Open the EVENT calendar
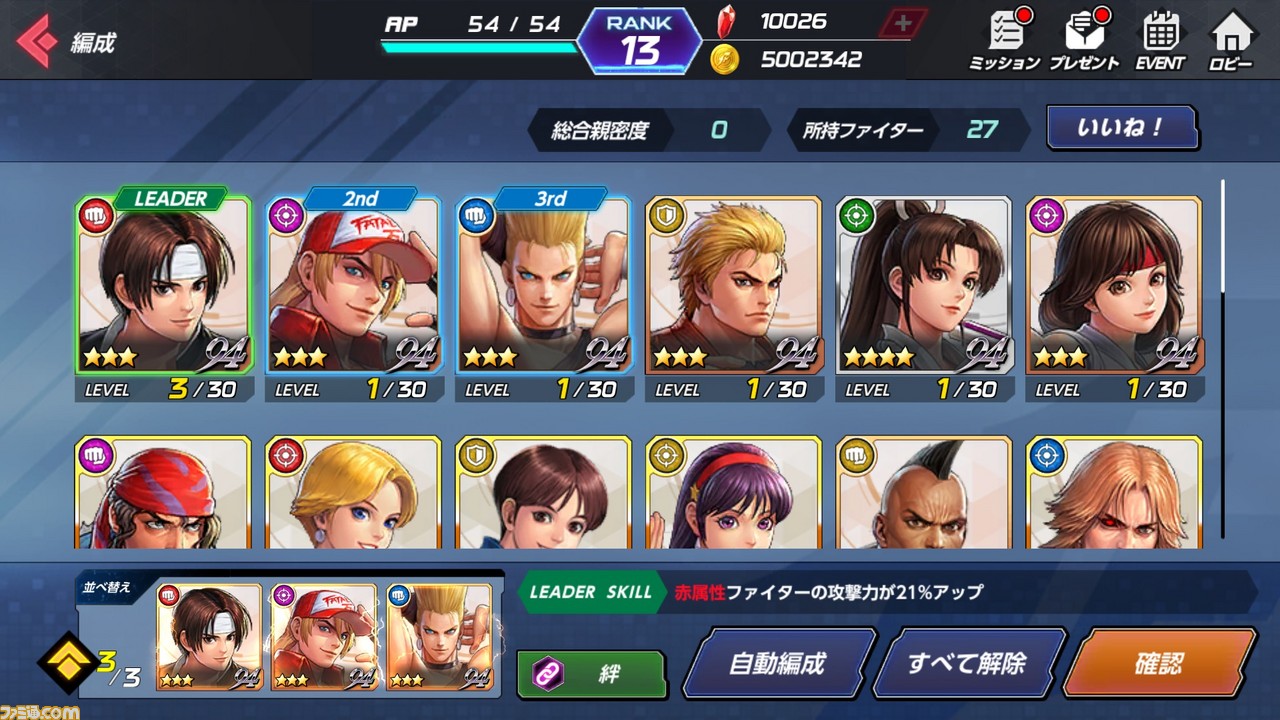Image resolution: width=1280 pixels, height=720 pixels. tap(1159, 42)
